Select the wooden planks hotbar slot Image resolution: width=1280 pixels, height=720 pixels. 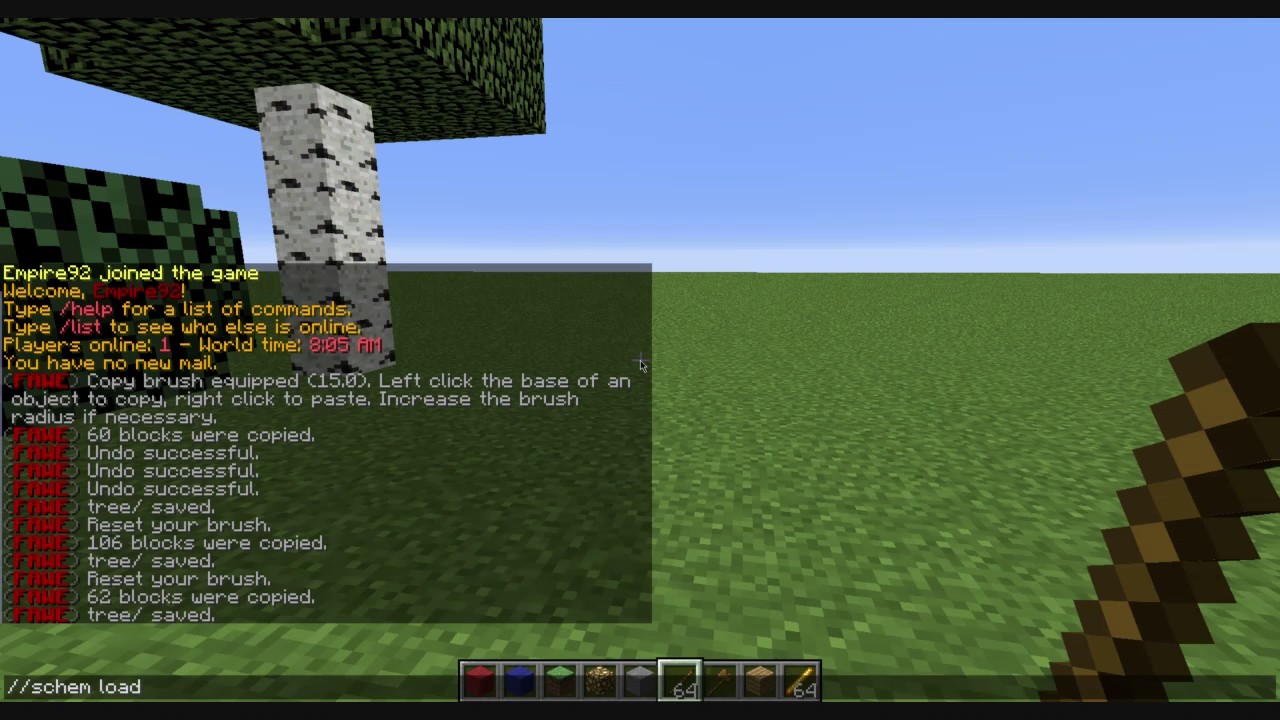[758, 680]
